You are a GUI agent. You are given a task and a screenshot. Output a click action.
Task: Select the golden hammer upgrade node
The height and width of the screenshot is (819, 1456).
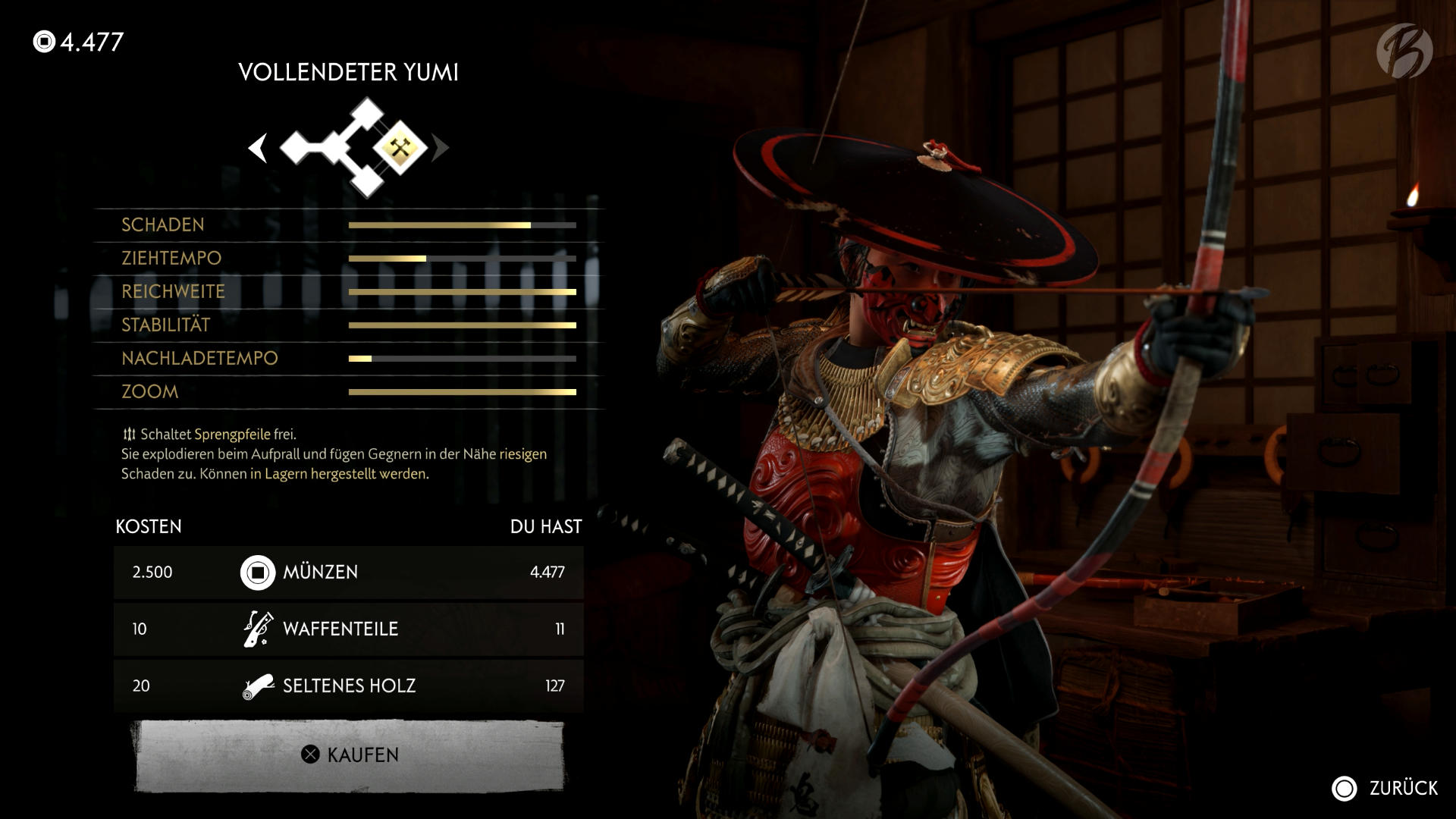click(400, 147)
